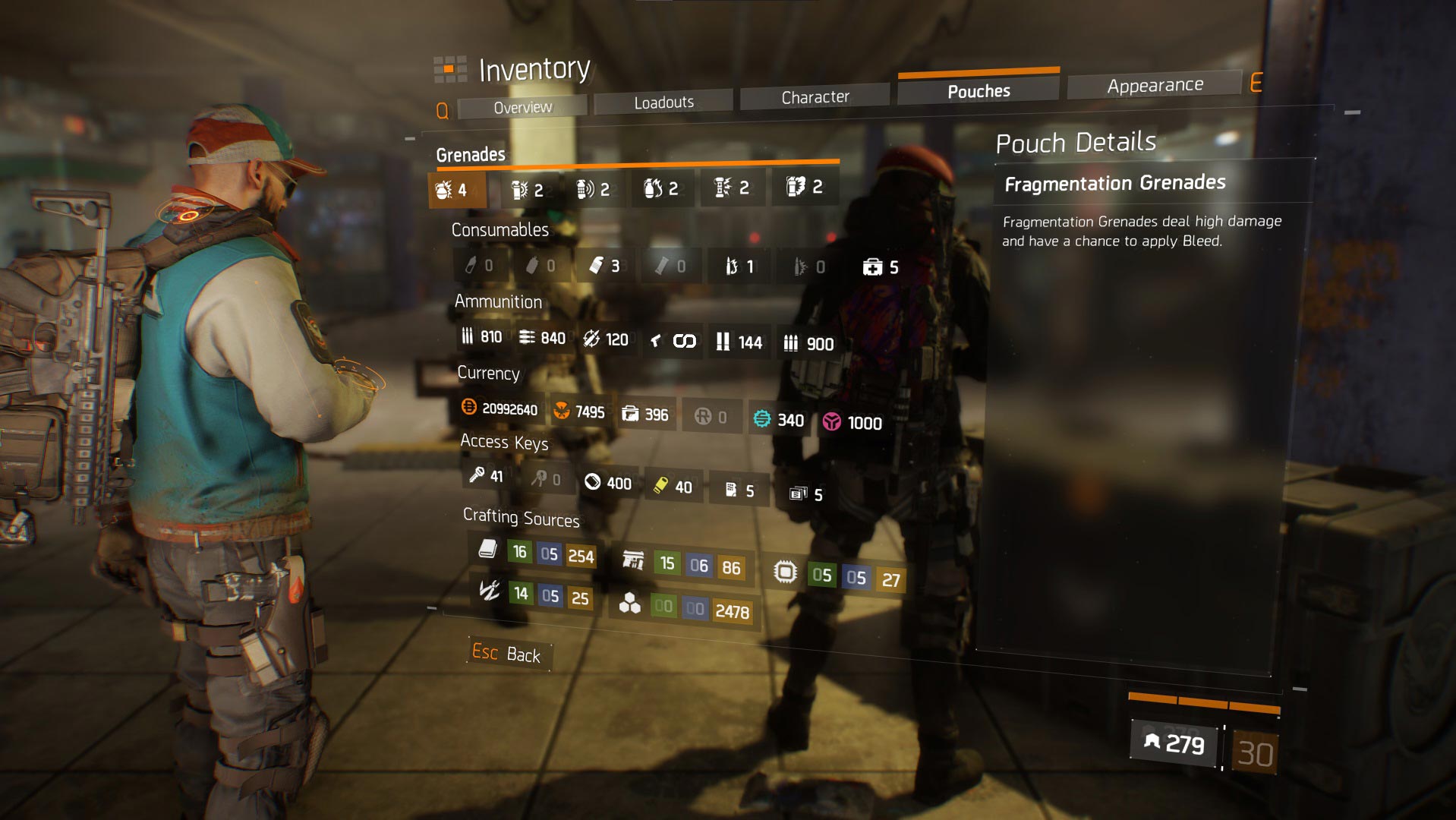The image size is (1456, 820).
Task: Choose the orange currency showing 7495
Action: pyautogui.click(x=579, y=412)
